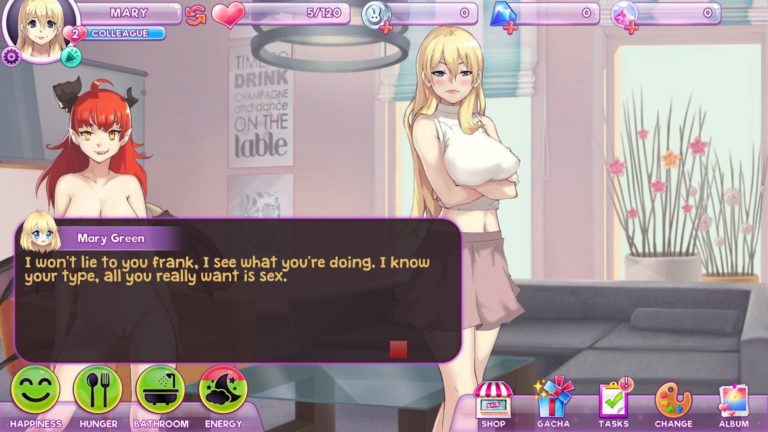The height and width of the screenshot is (432, 768).
Task: Click the swap character arrows icon
Action: pos(196,14)
